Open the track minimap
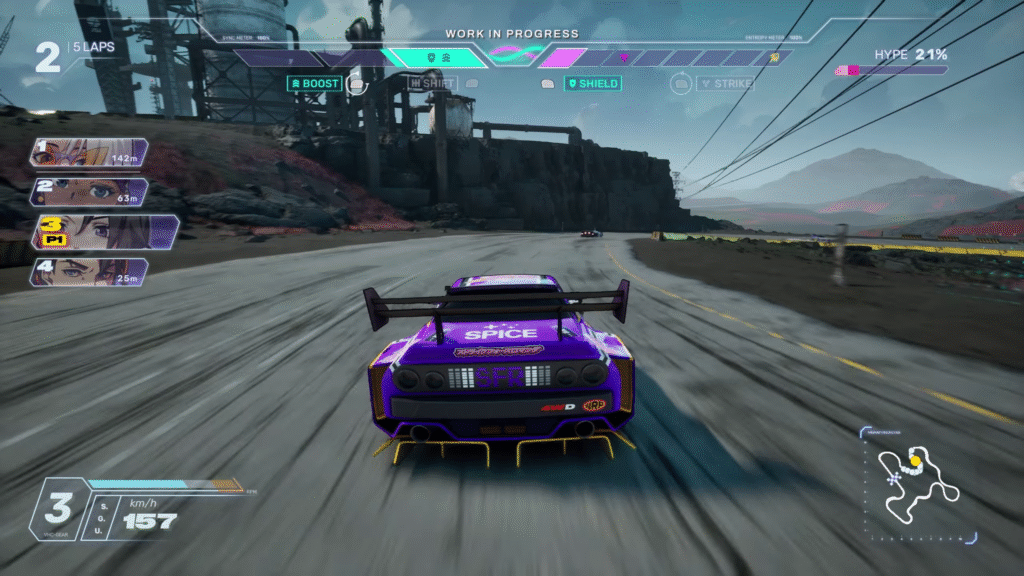The height and width of the screenshot is (576, 1024). 918,483
